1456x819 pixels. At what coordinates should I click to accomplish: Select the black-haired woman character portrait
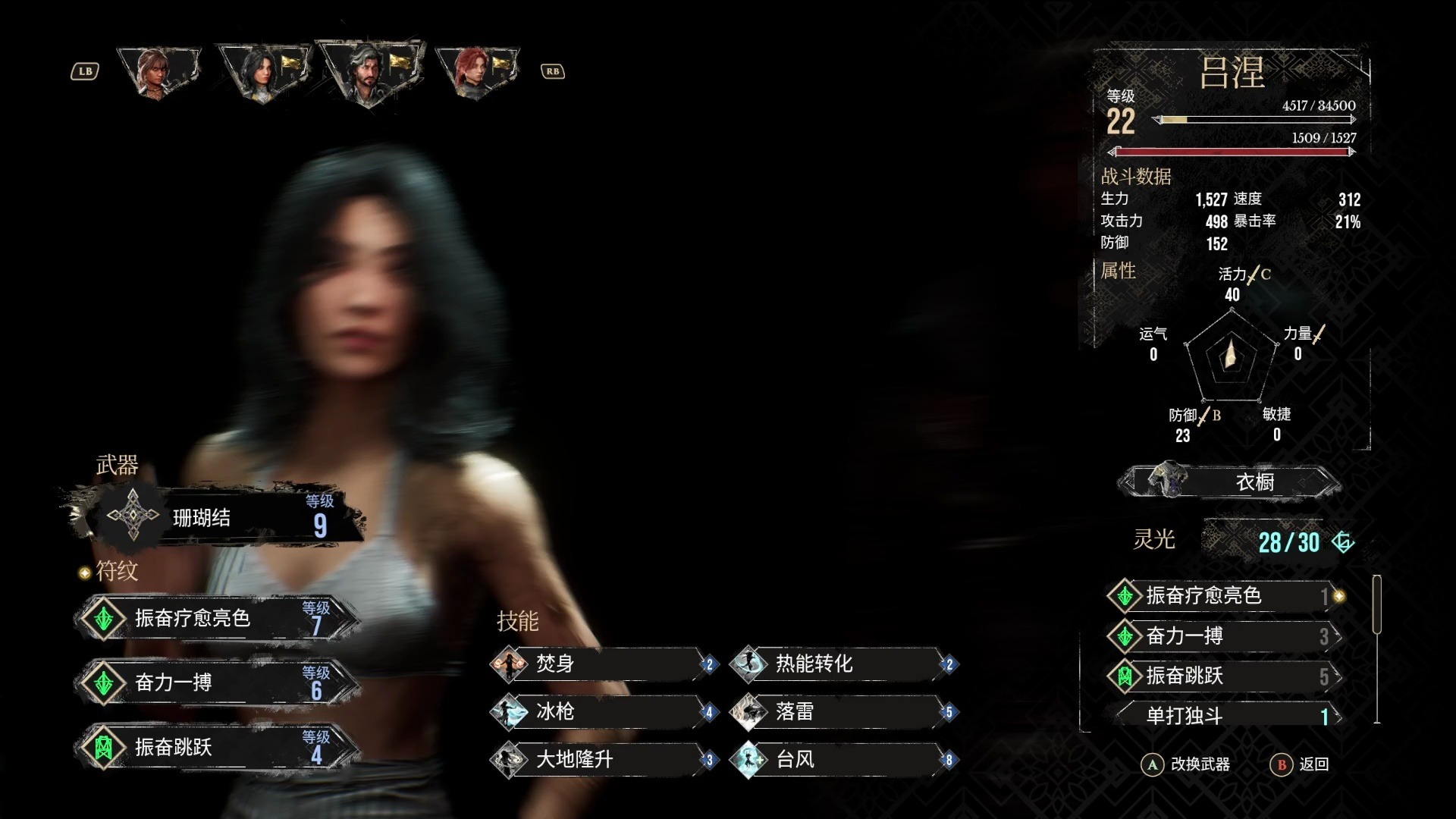click(262, 72)
